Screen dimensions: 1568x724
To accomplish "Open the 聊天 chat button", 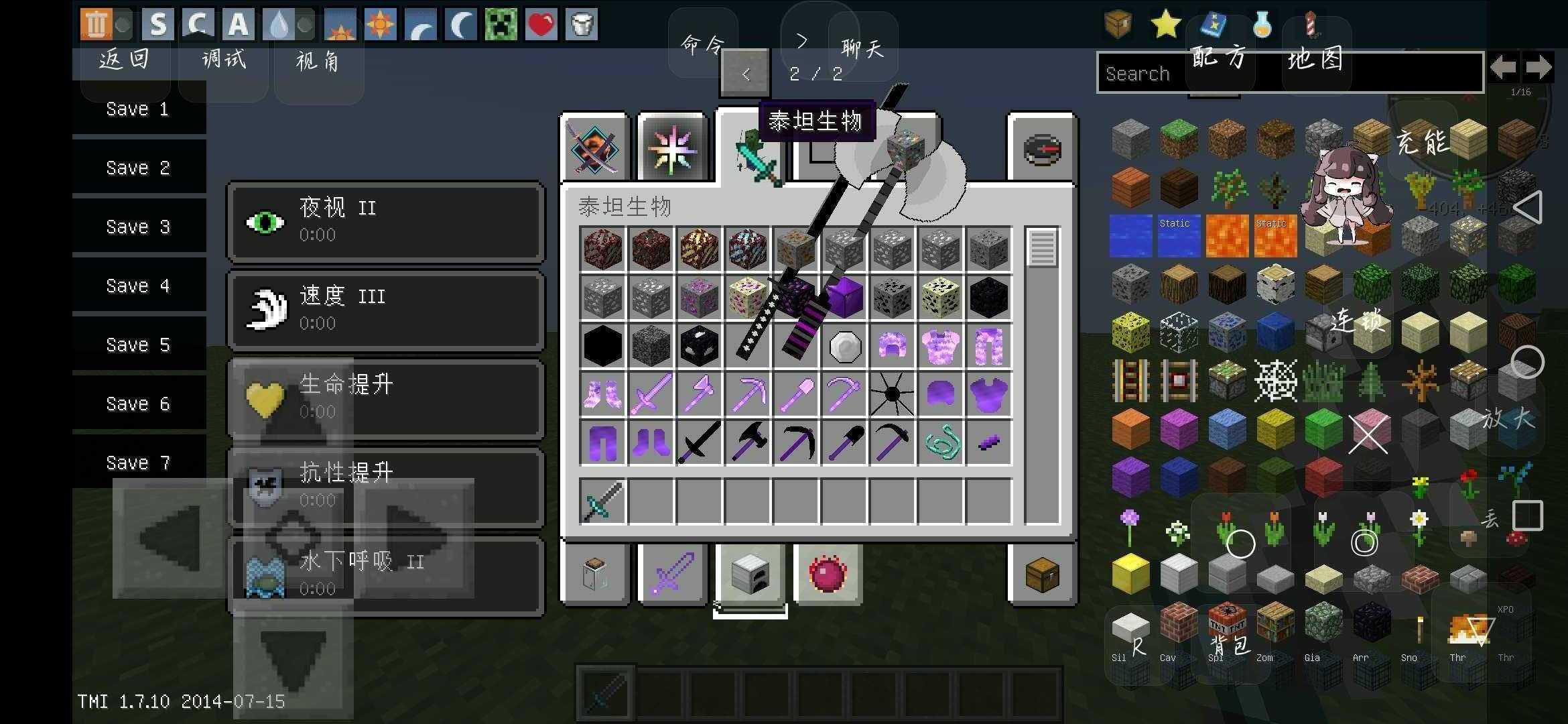I will (862, 48).
